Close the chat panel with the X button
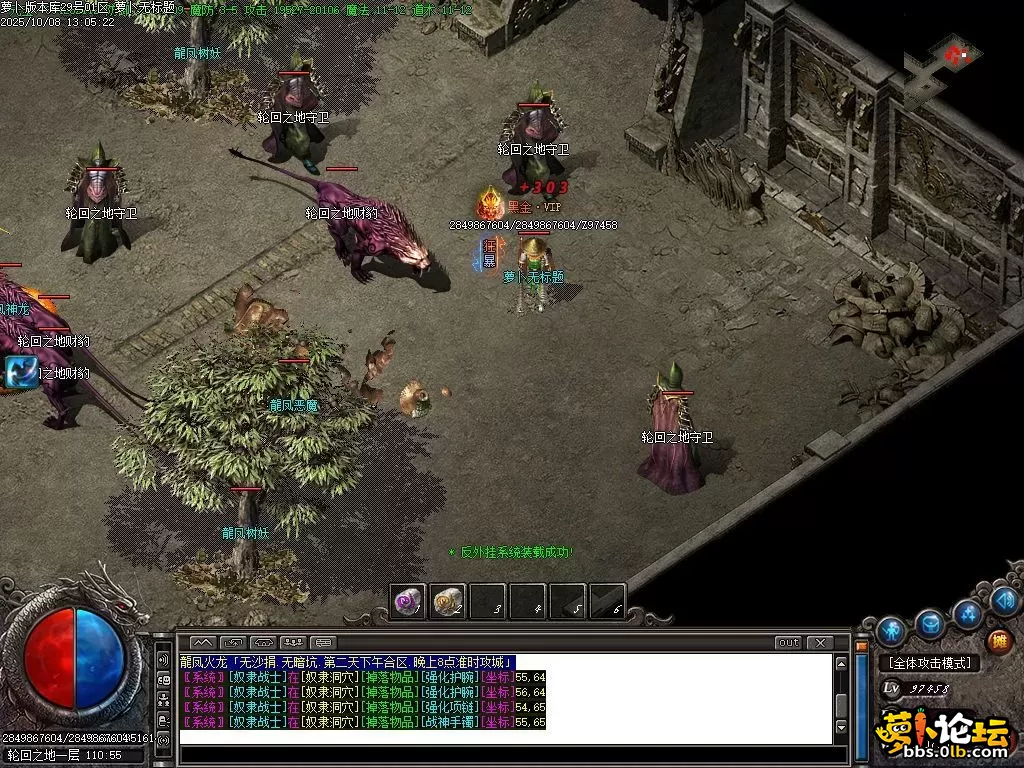The width and height of the screenshot is (1024, 768). tap(820, 642)
